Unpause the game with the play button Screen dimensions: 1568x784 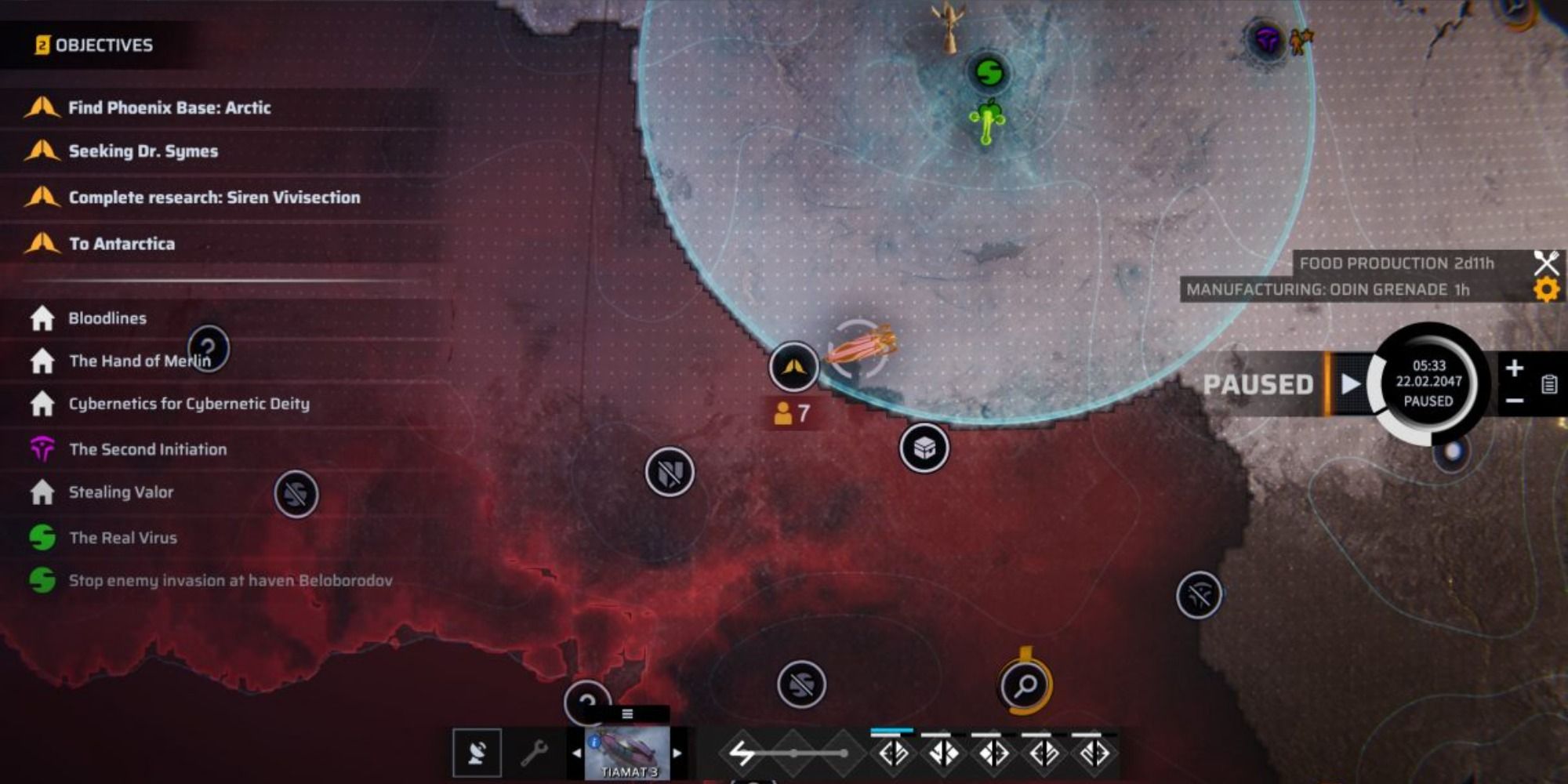point(1351,383)
